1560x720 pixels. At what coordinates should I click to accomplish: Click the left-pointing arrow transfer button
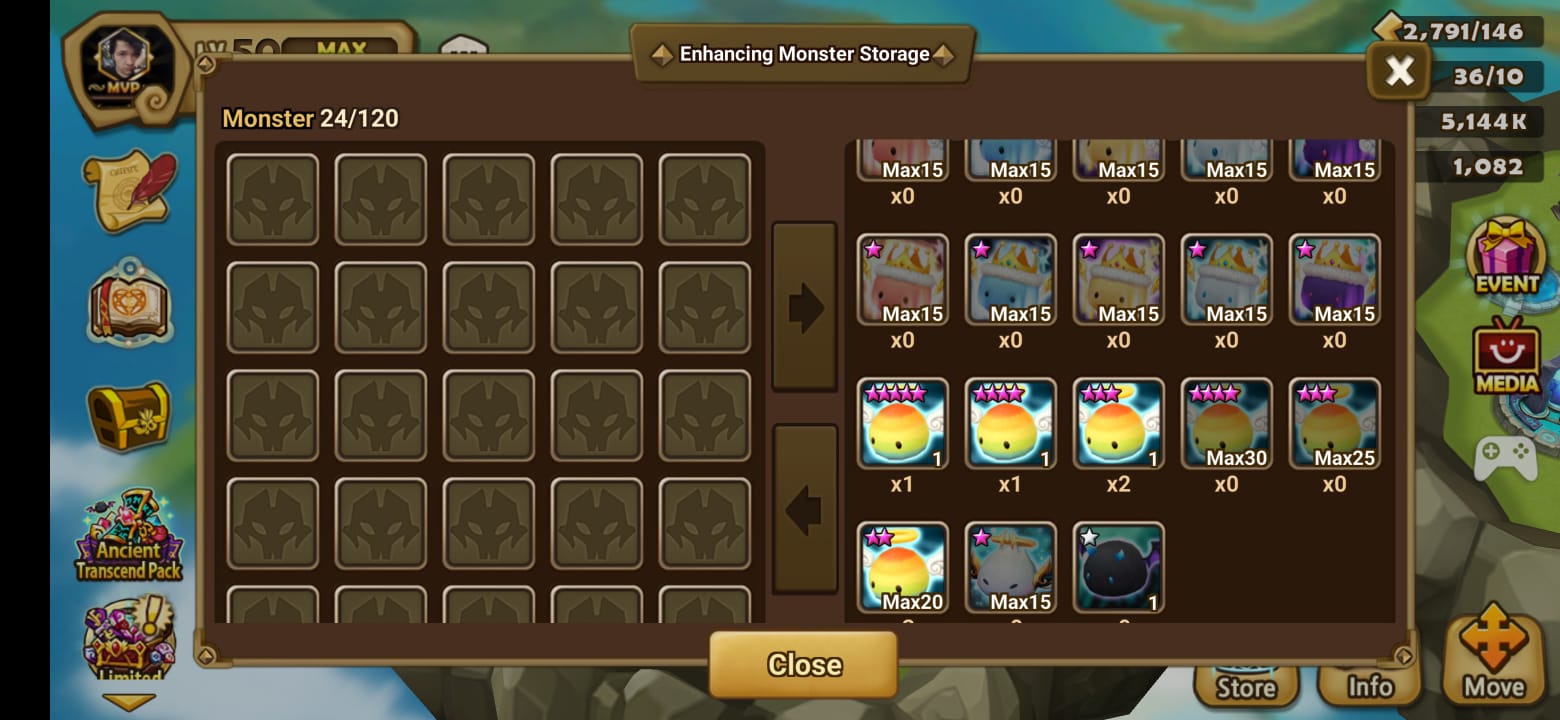pyautogui.click(x=804, y=509)
